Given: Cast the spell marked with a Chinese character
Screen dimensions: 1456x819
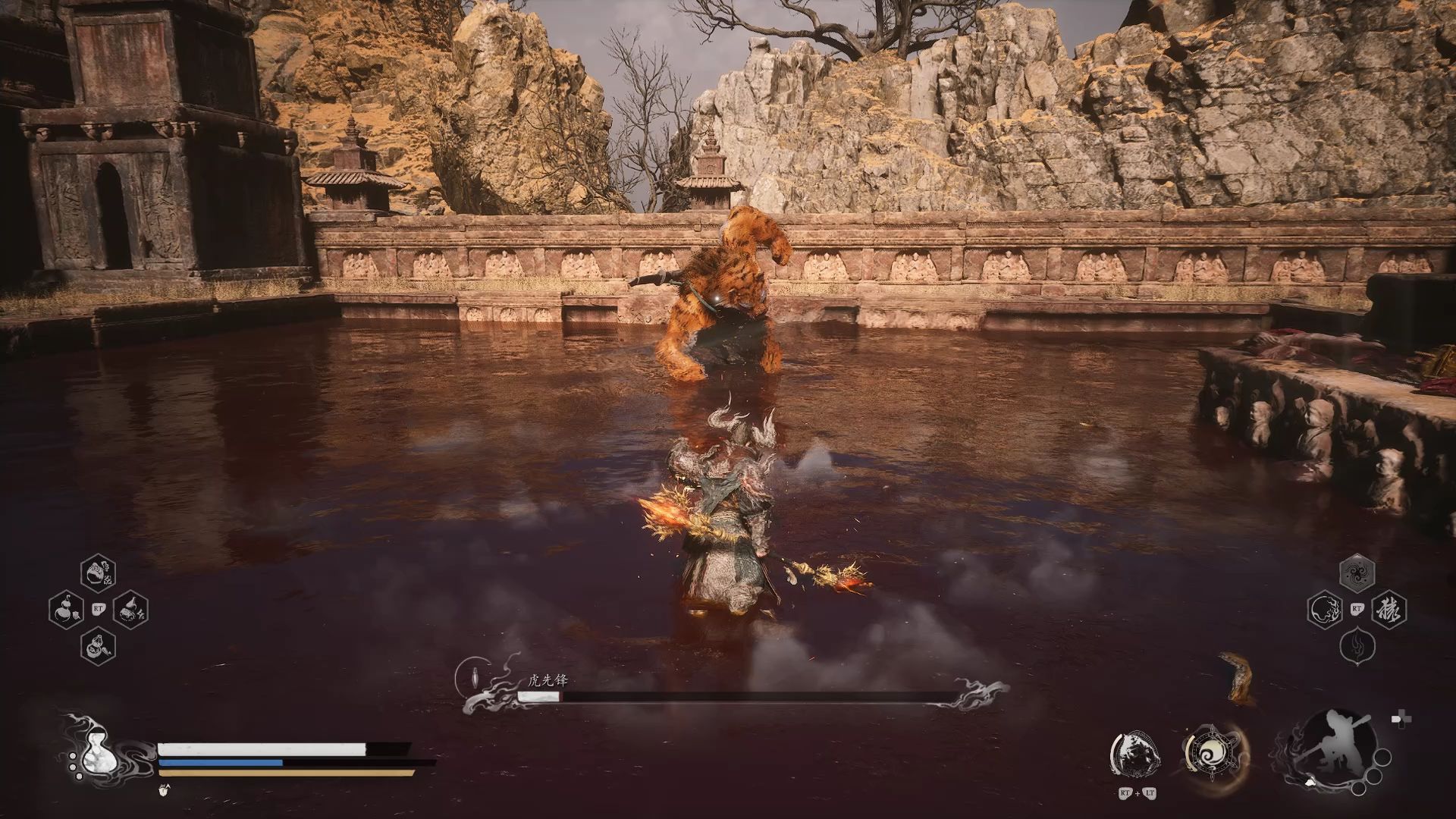Looking at the screenshot, I should (x=1389, y=609).
